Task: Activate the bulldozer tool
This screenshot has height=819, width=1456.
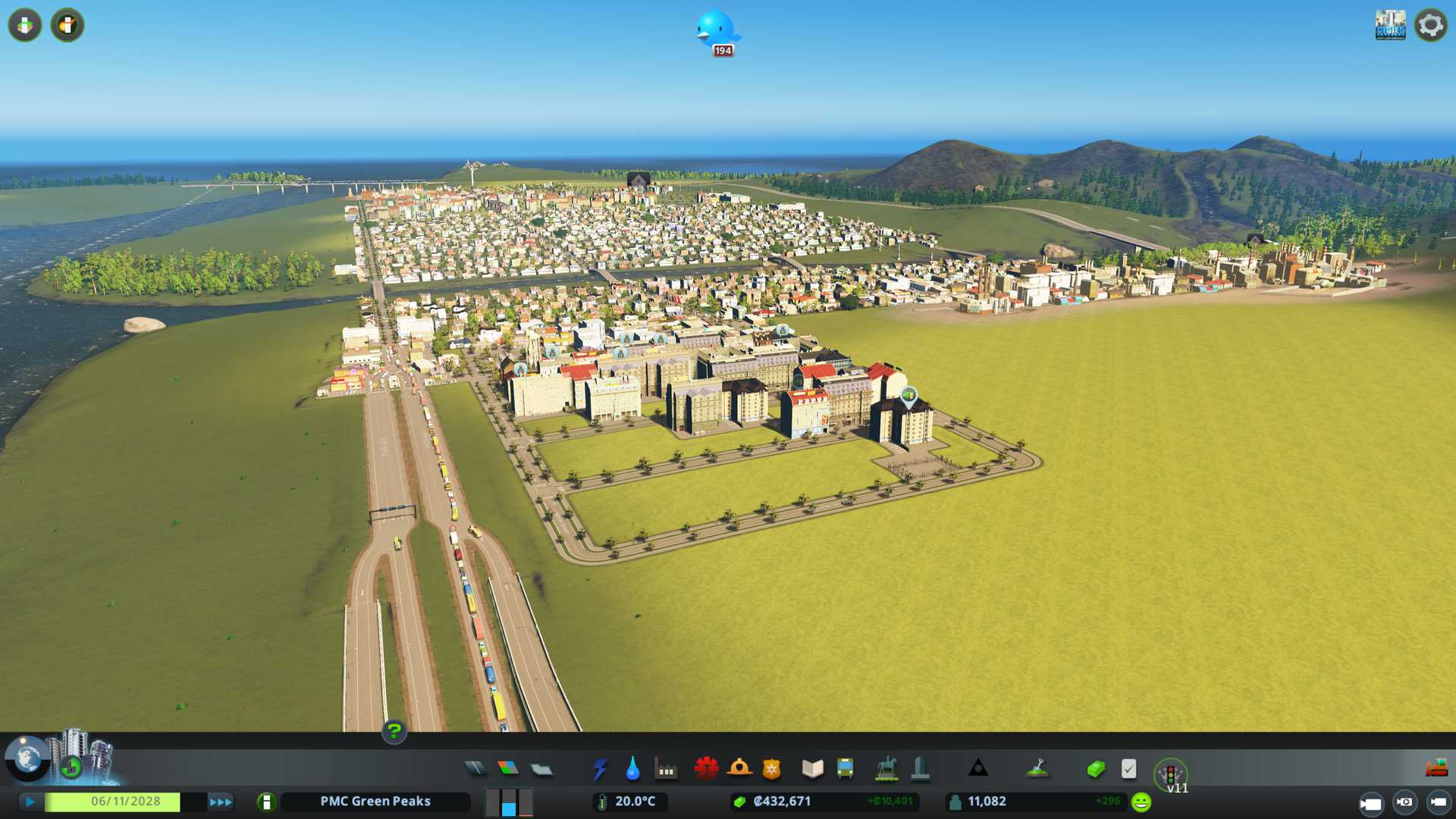Action: tap(1436, 769)
